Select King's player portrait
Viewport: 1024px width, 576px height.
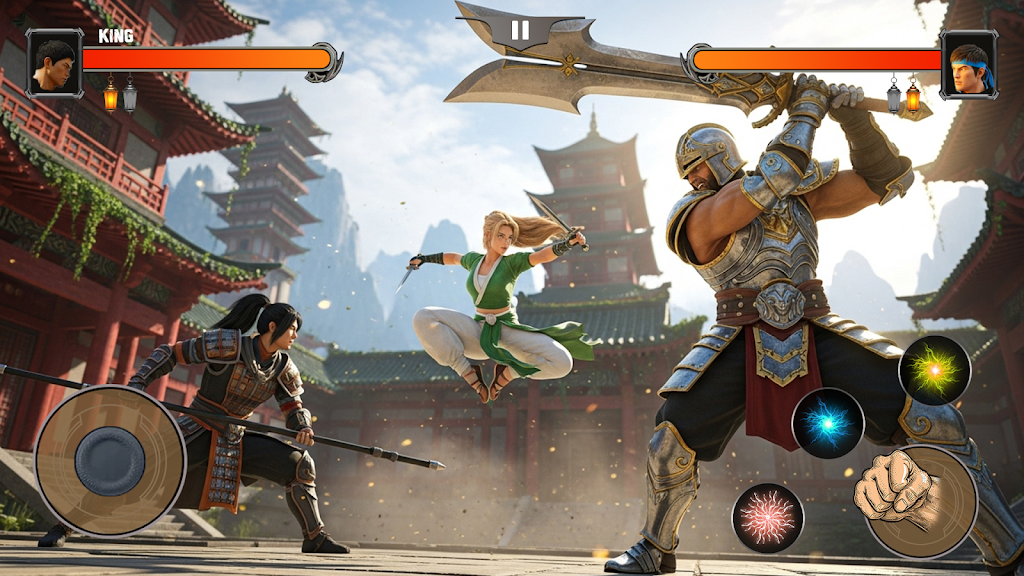pyautogui.click(x=54, y=63)
